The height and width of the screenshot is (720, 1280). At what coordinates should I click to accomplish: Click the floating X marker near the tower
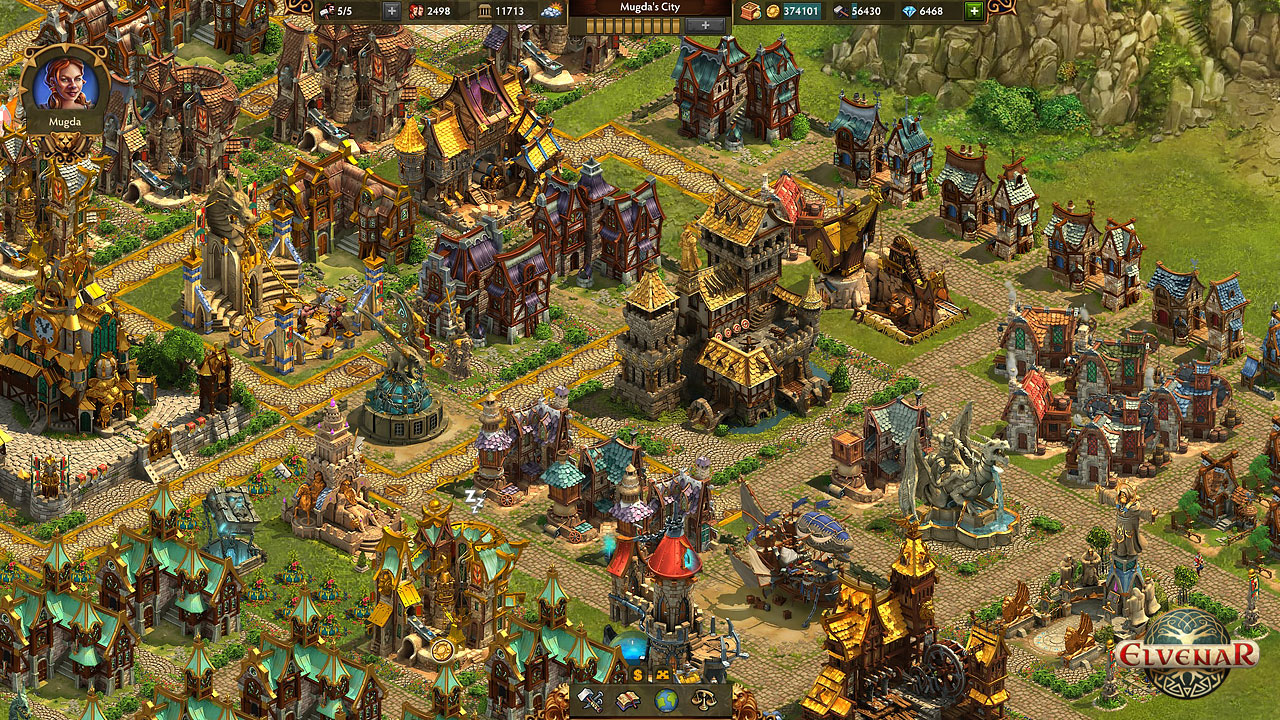pyautogui.click(x=664, y=674)
